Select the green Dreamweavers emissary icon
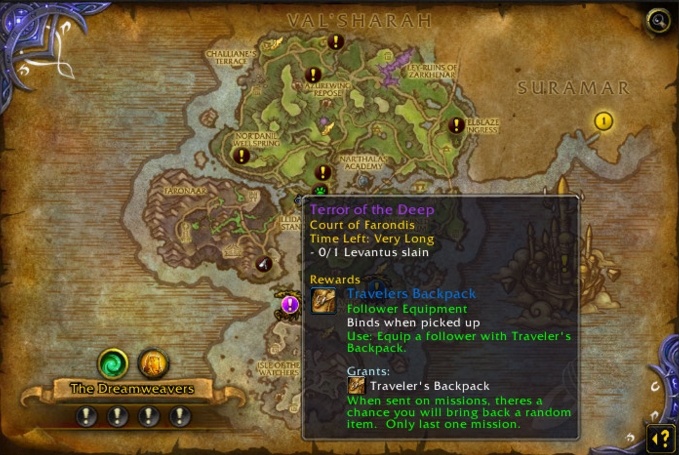 coord(111,362)
